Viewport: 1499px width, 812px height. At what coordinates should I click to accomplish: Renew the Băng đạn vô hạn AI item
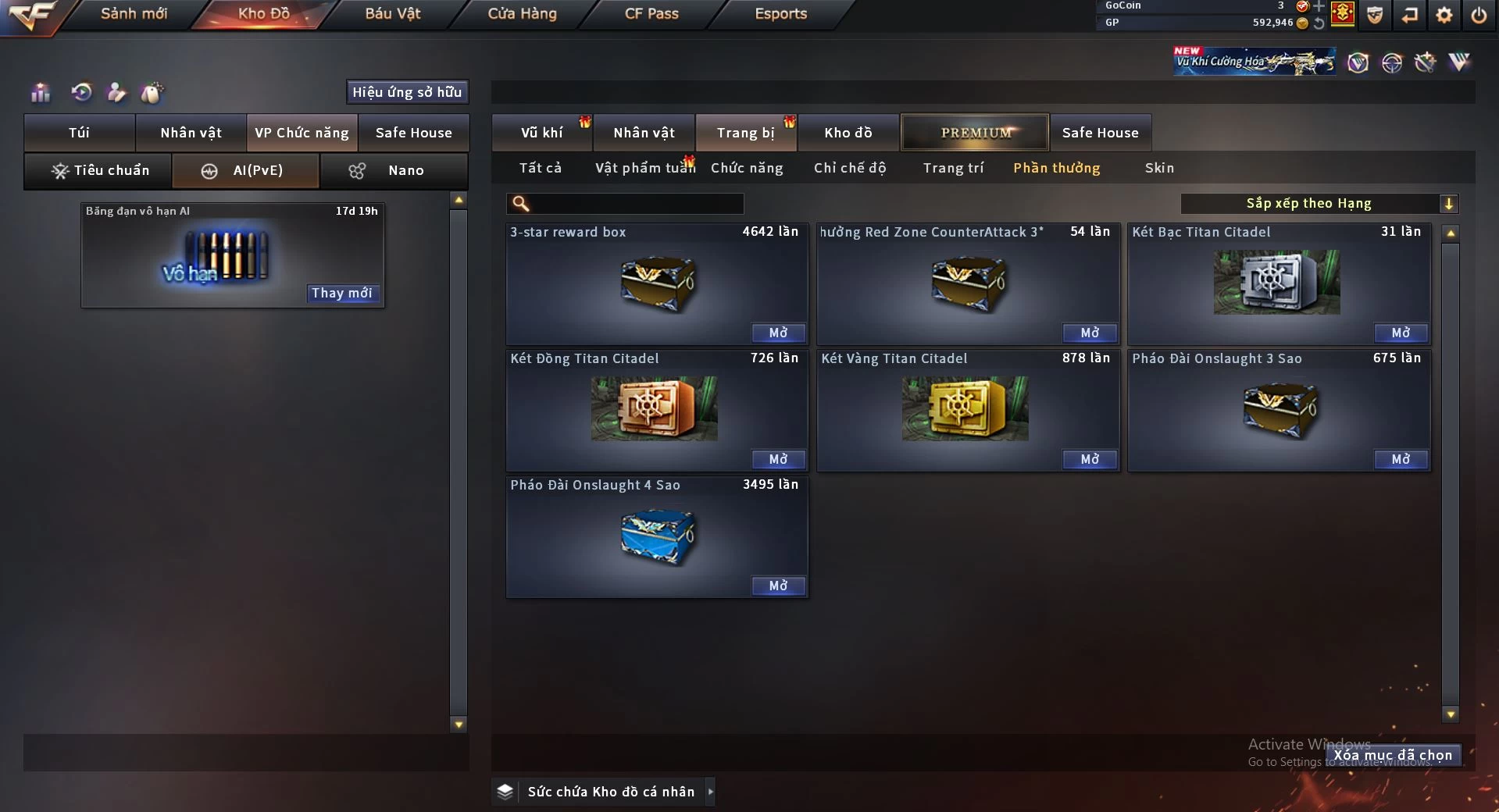pos(341,294)
